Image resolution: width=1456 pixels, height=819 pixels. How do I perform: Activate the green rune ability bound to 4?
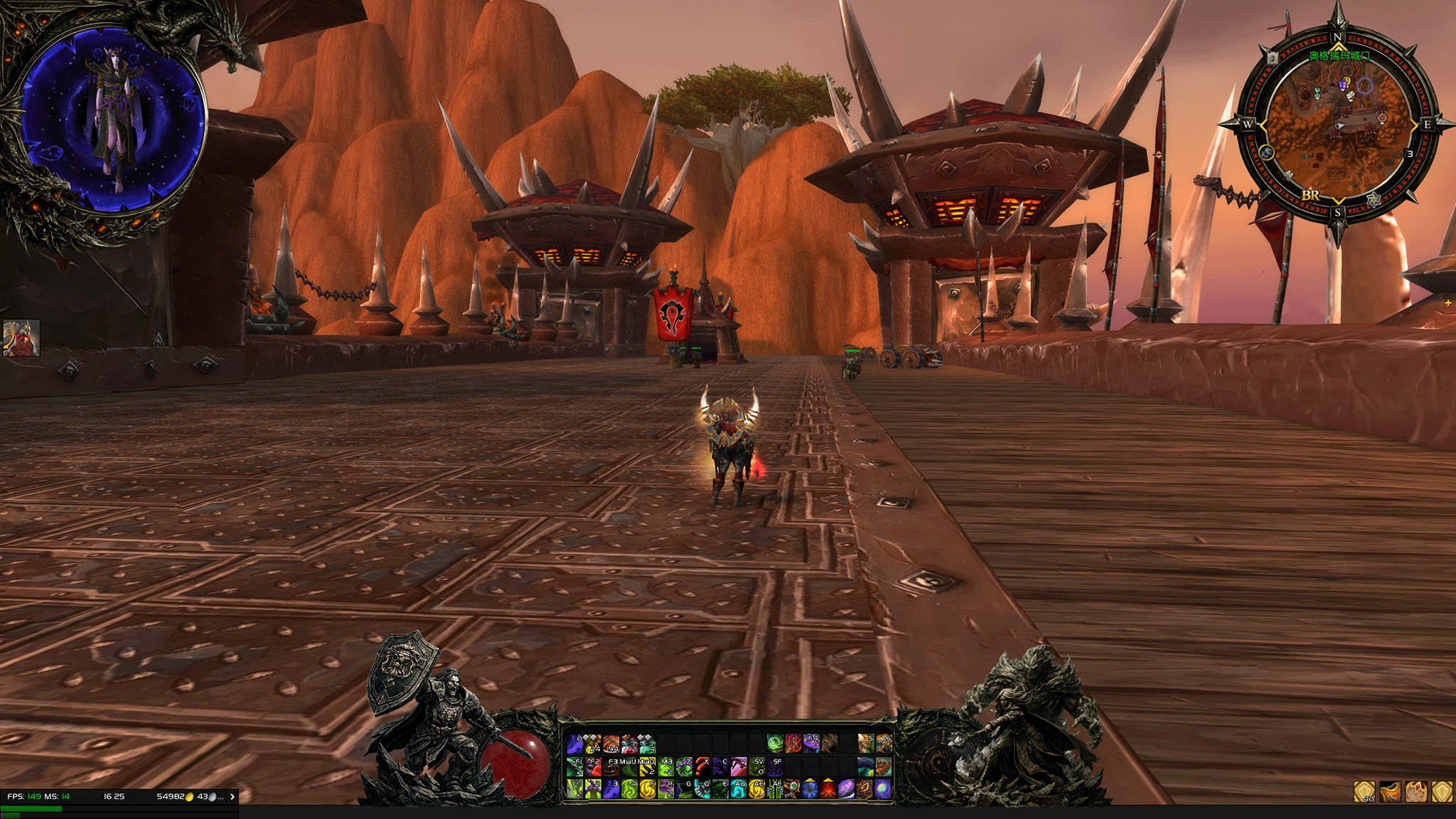point(629,788)
